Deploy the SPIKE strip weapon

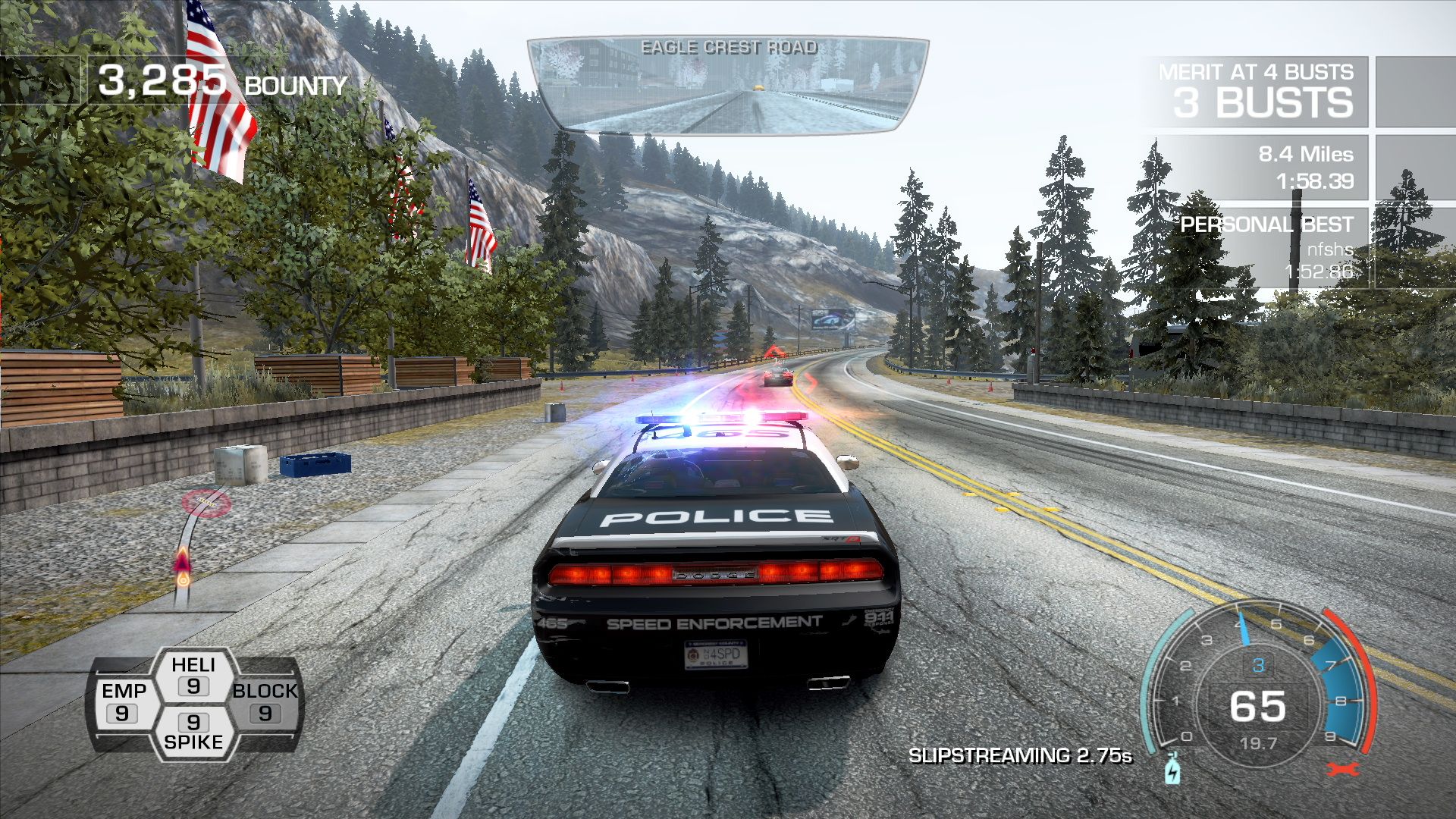click(193, 731)
